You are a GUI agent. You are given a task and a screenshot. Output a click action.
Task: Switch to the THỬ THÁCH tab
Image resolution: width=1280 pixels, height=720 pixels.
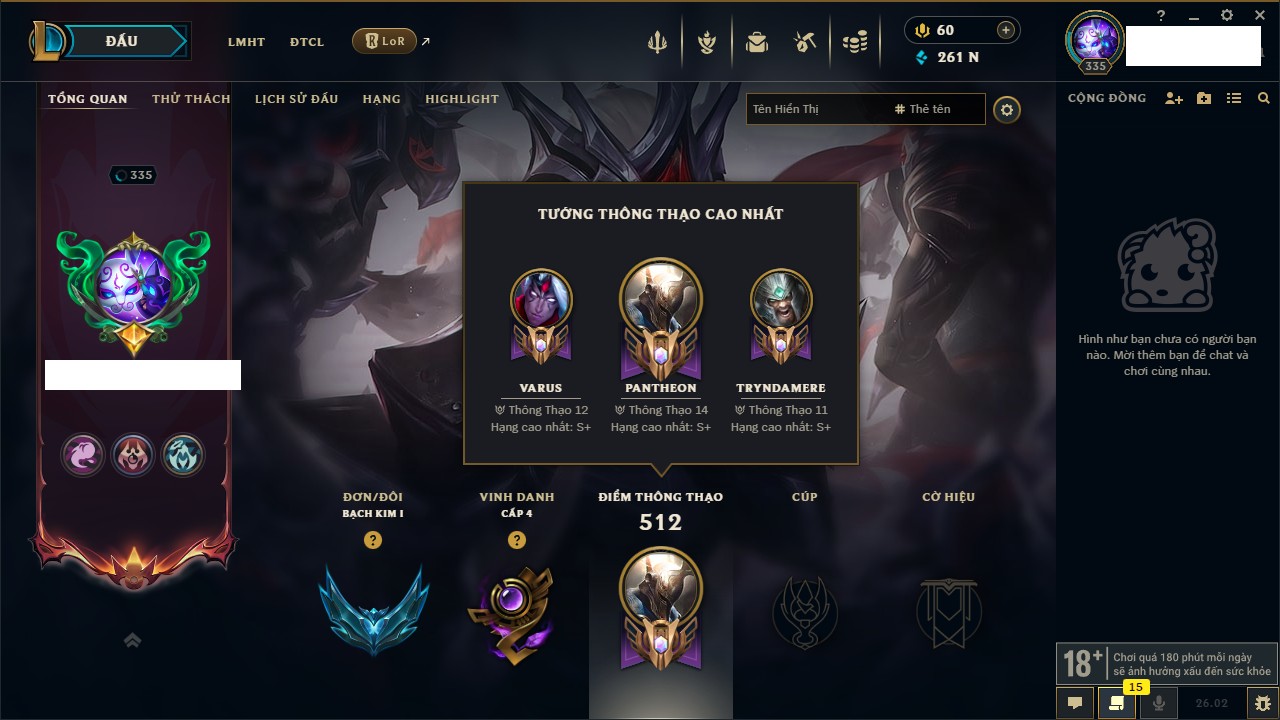click(x=191, y=99)
